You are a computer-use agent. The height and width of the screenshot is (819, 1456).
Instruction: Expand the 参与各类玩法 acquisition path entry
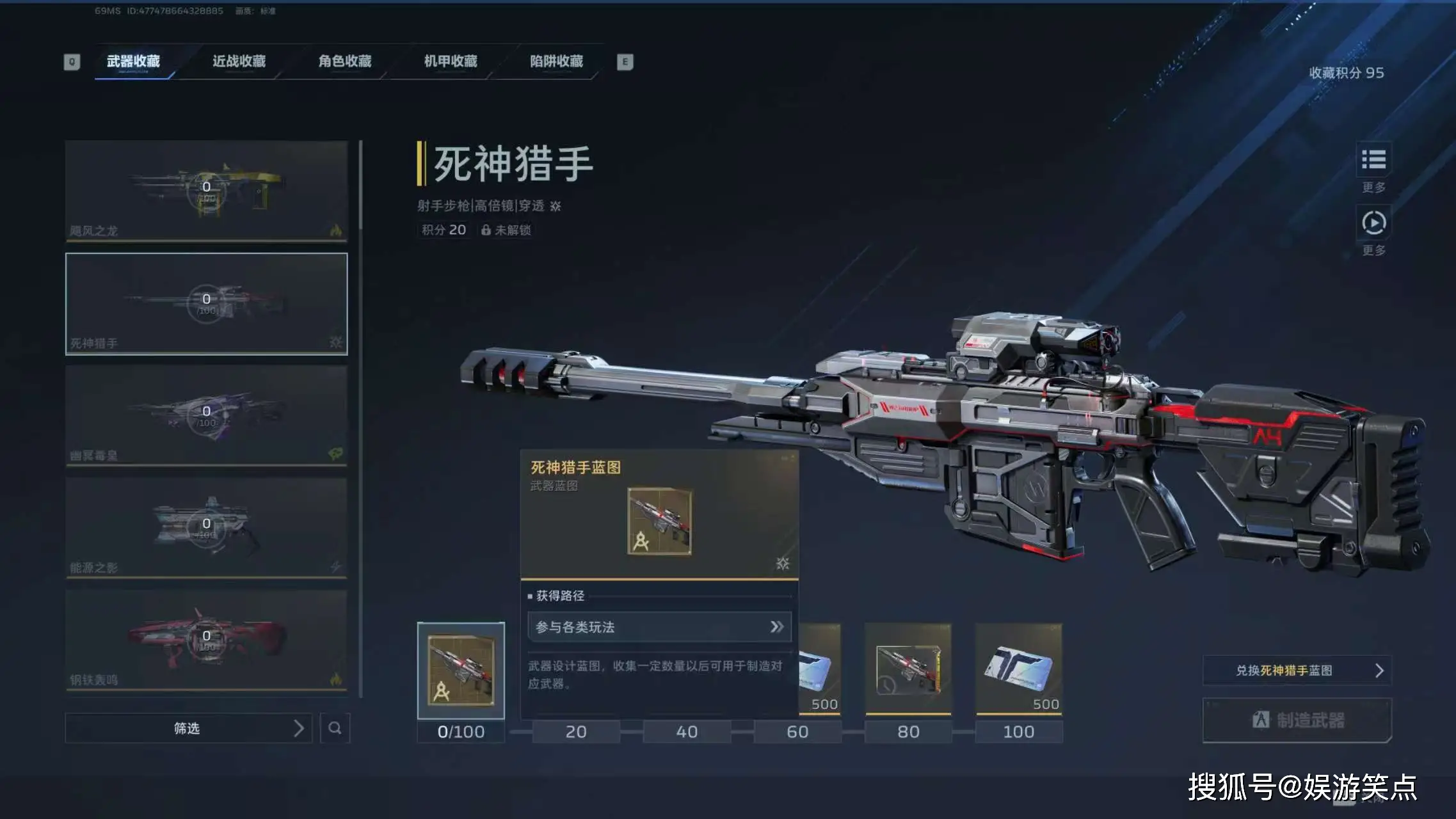658,626
